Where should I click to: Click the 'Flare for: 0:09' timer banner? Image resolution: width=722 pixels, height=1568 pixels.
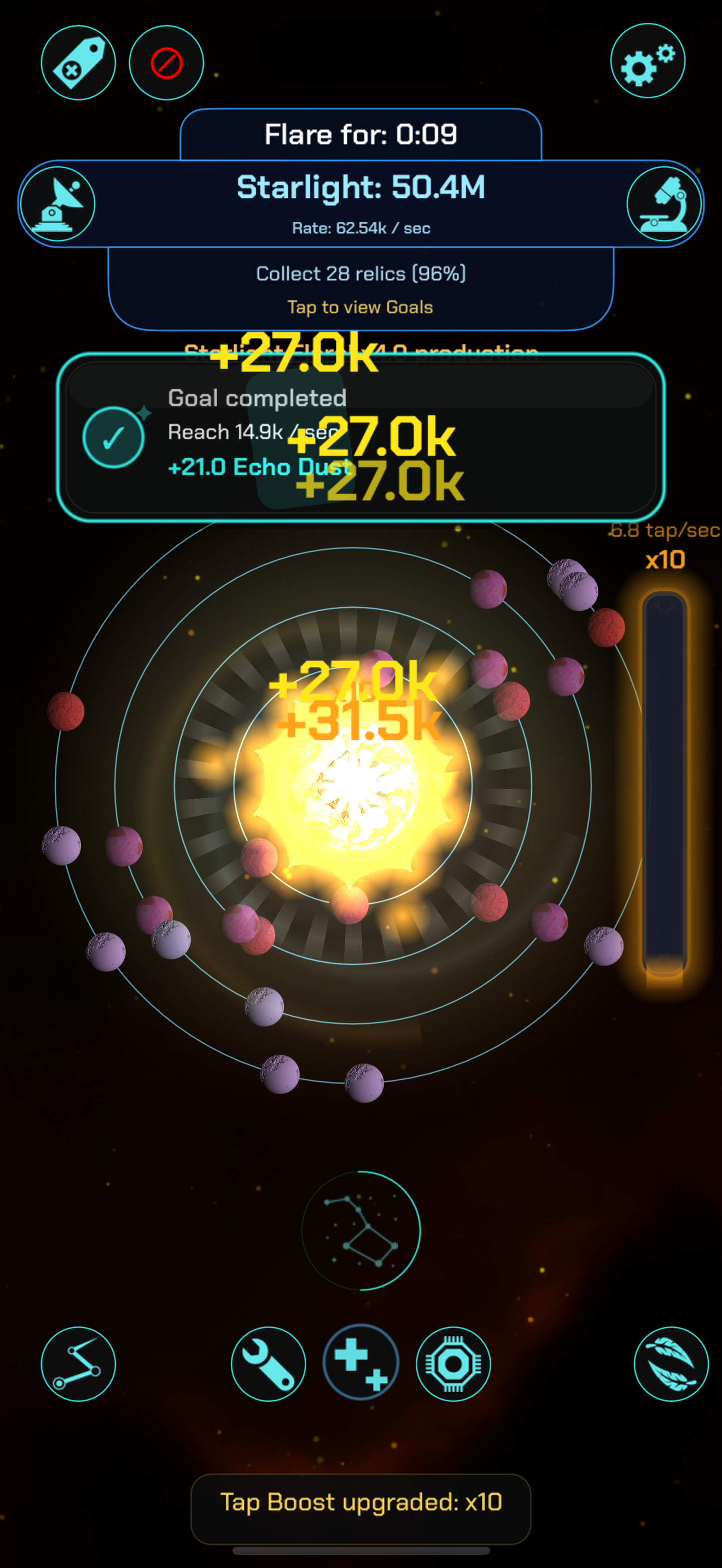pos(360,134)
